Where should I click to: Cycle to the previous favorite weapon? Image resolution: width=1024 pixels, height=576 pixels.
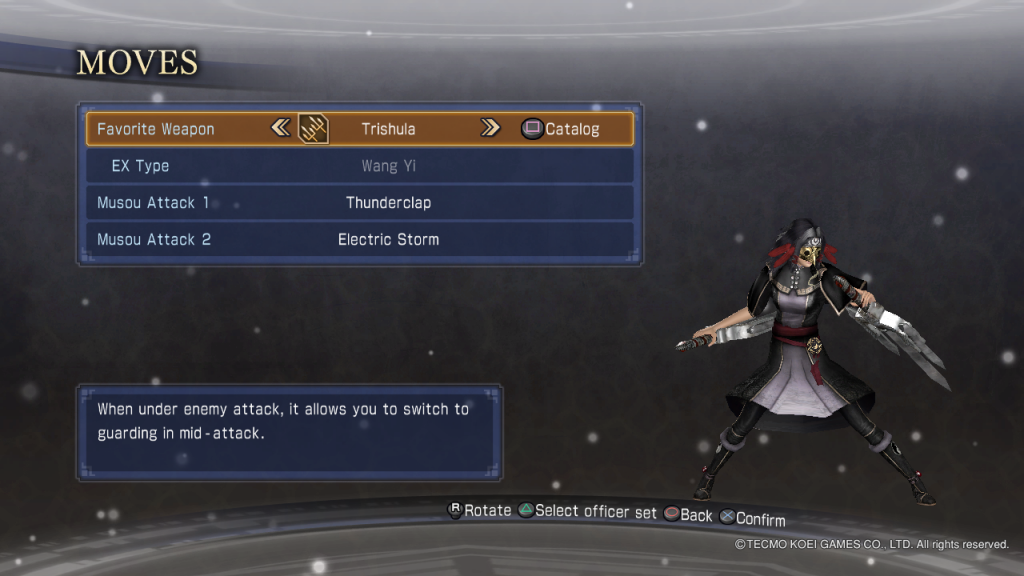281,128
